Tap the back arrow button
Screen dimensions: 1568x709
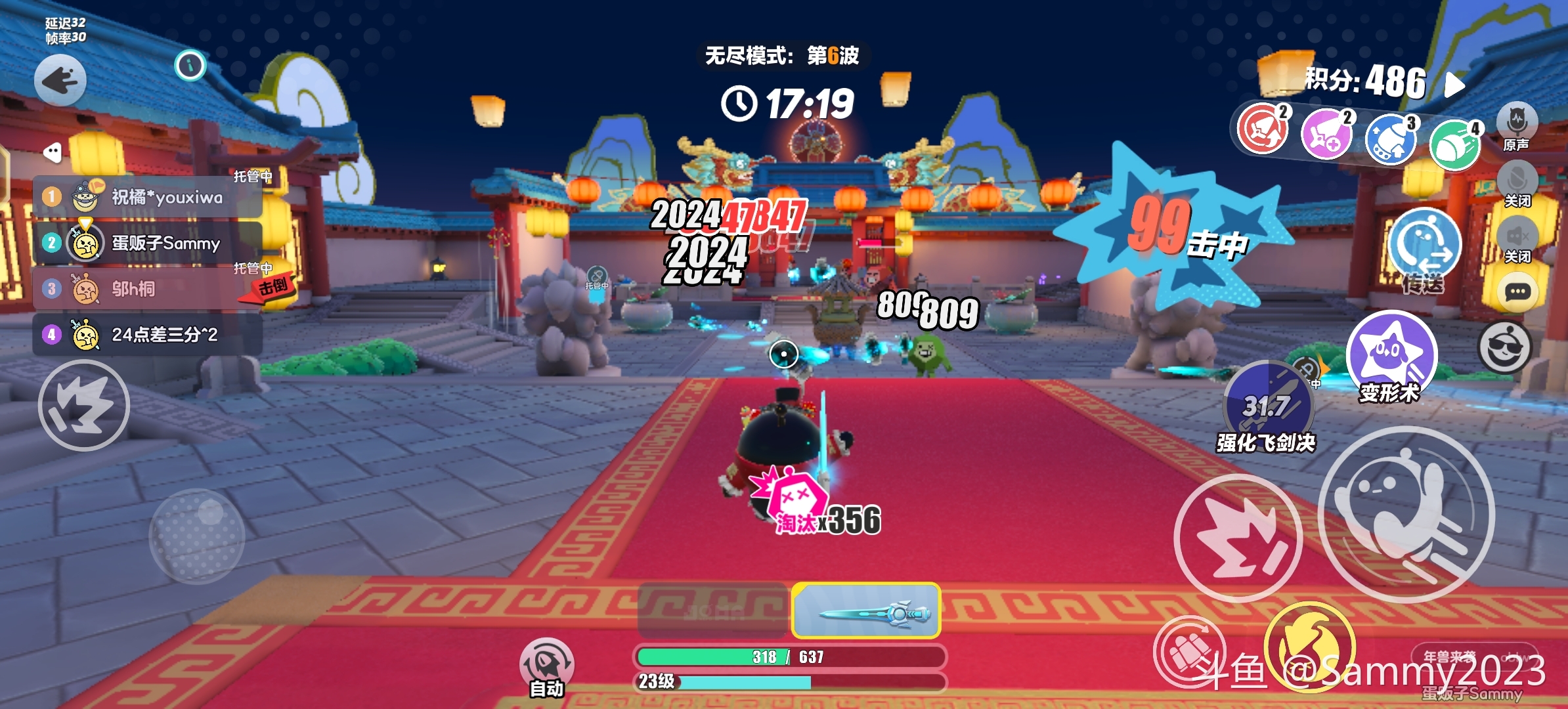60,81
